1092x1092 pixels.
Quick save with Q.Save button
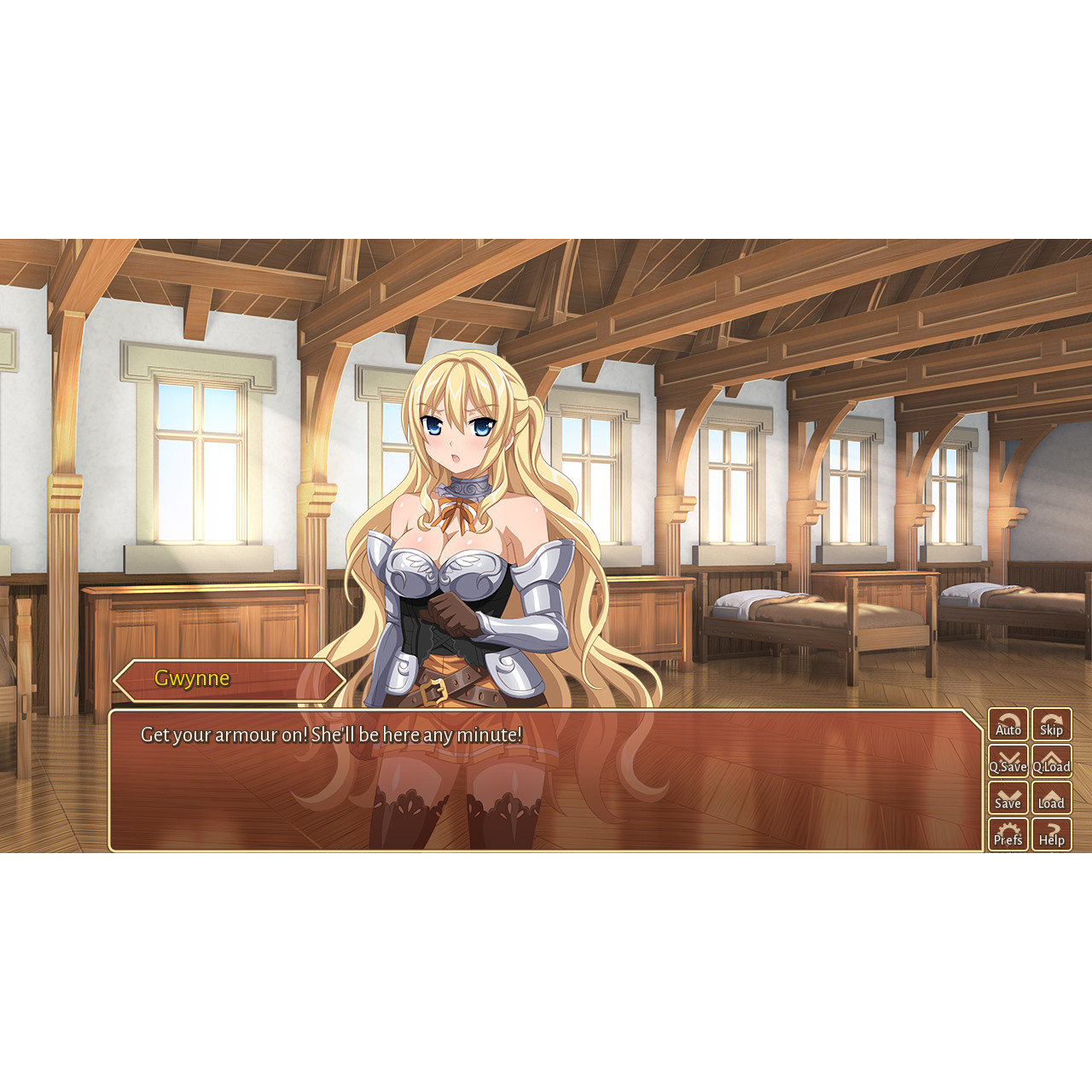(x=1008, y=761)
